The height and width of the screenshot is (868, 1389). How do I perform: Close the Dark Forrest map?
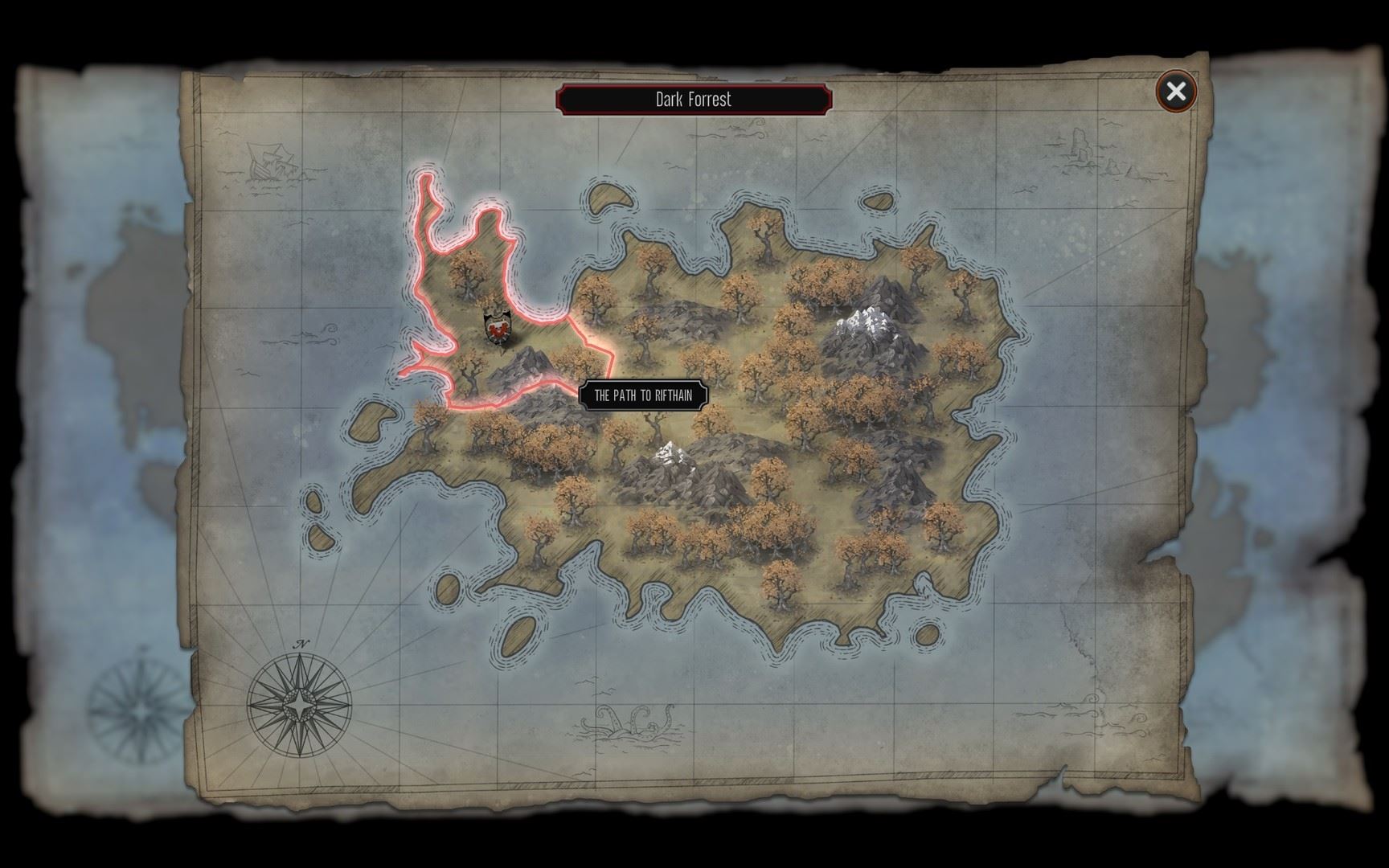click(x=1176, y=92)
